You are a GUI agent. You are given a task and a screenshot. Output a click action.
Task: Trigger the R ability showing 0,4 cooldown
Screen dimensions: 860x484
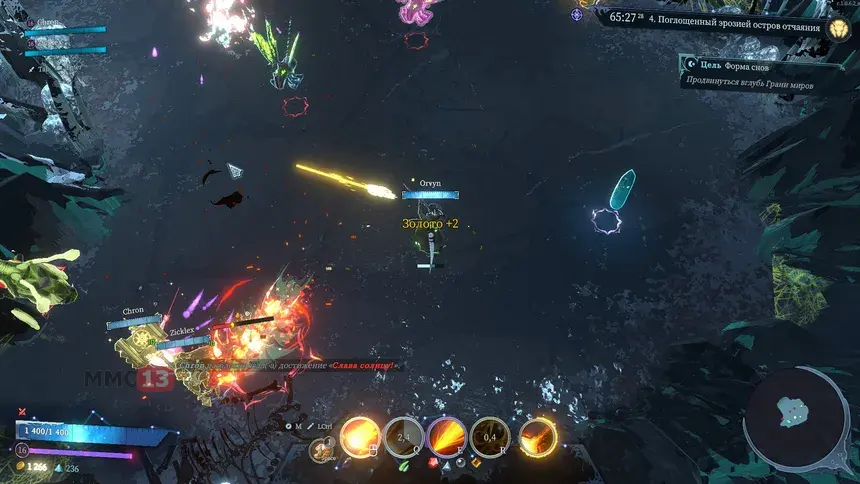point(490,436)
